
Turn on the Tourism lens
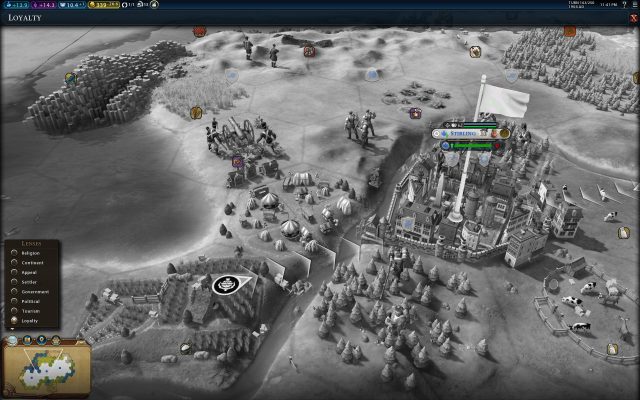click(26, 310)
